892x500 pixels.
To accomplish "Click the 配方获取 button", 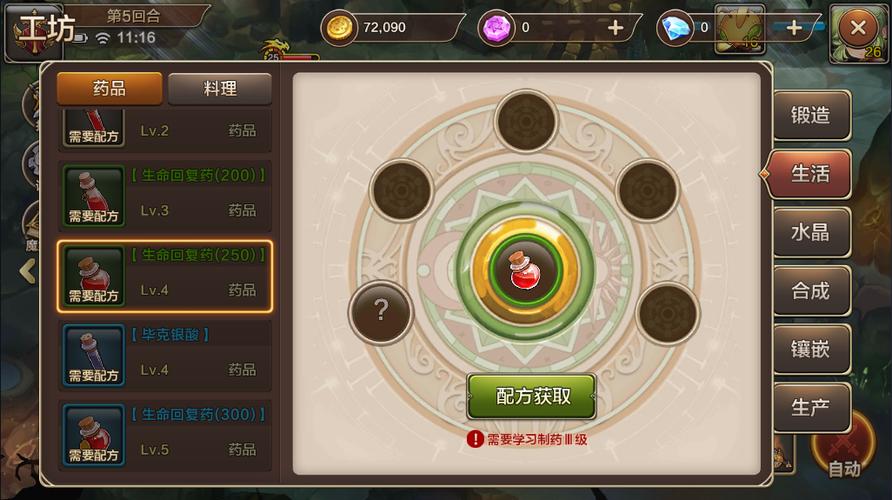I will [531, 395].
